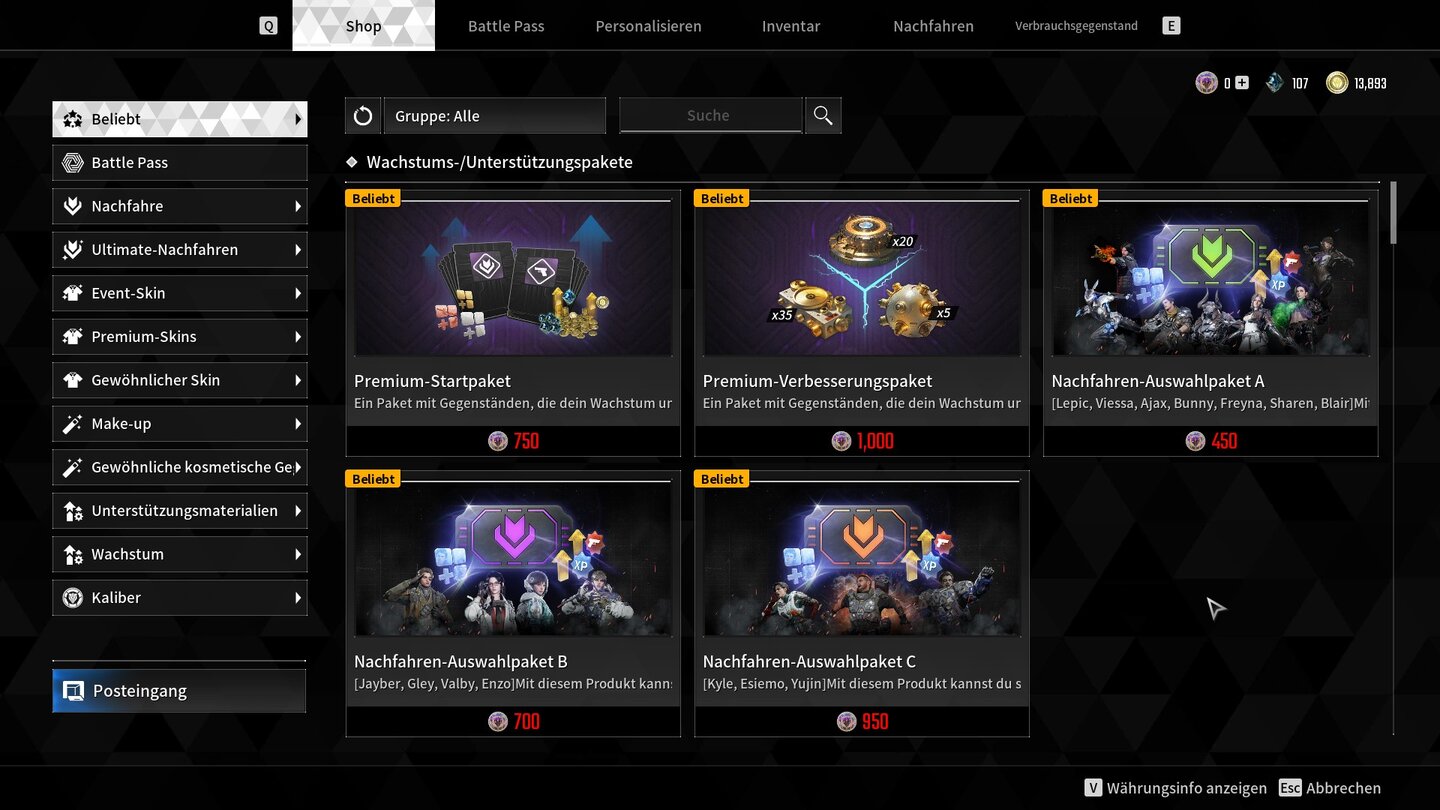Select the Beliebt category star icon
This screenshot has width=1440, height=810.
click(71, 118)
